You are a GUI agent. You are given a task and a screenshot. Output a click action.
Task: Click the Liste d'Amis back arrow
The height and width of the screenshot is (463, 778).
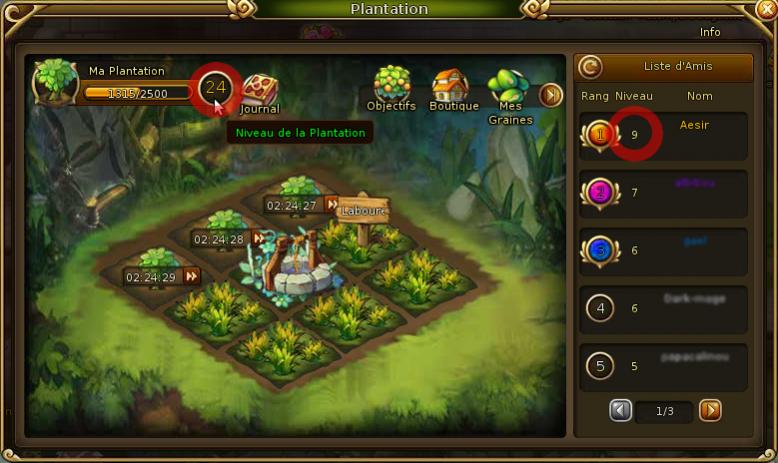click(591, 67)
